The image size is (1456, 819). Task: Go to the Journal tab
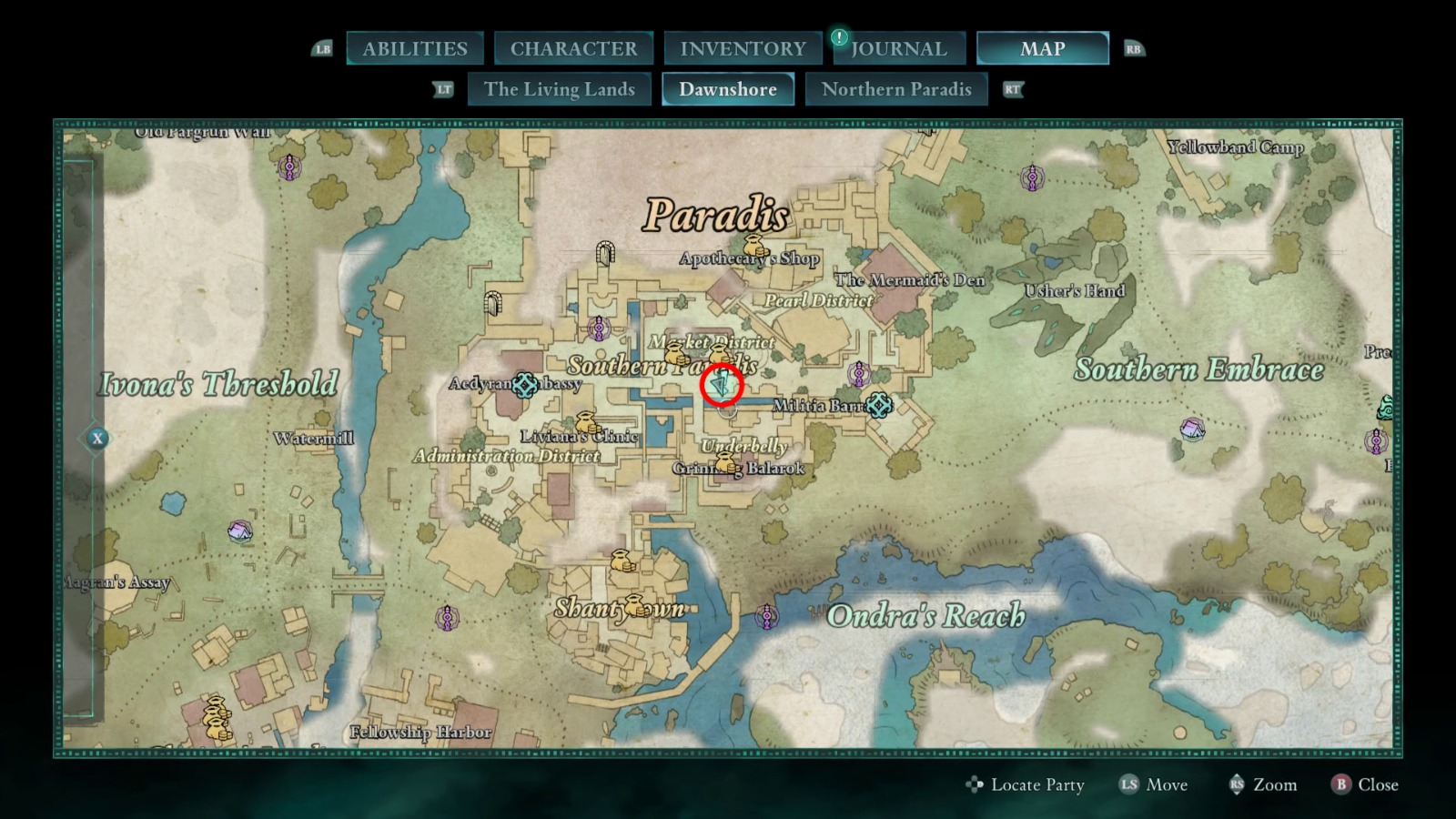point(898,48)
